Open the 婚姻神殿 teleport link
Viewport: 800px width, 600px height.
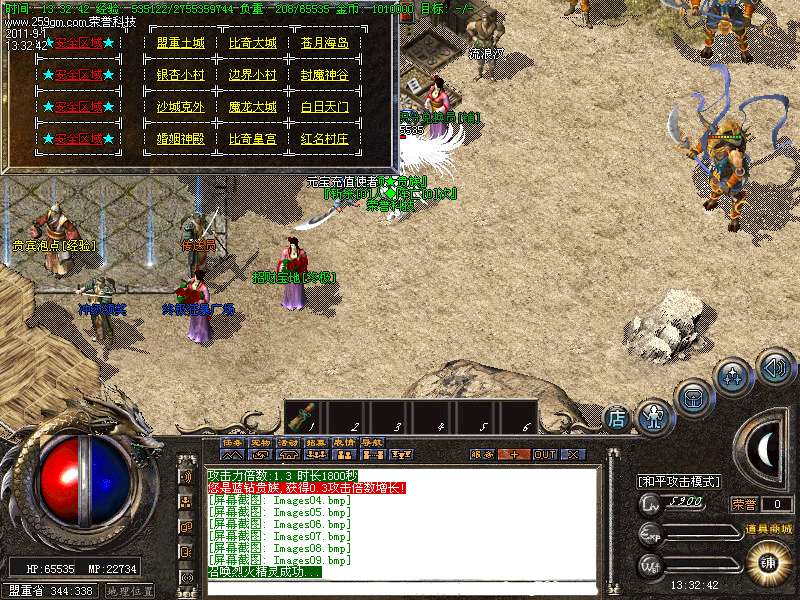[180, 139]
